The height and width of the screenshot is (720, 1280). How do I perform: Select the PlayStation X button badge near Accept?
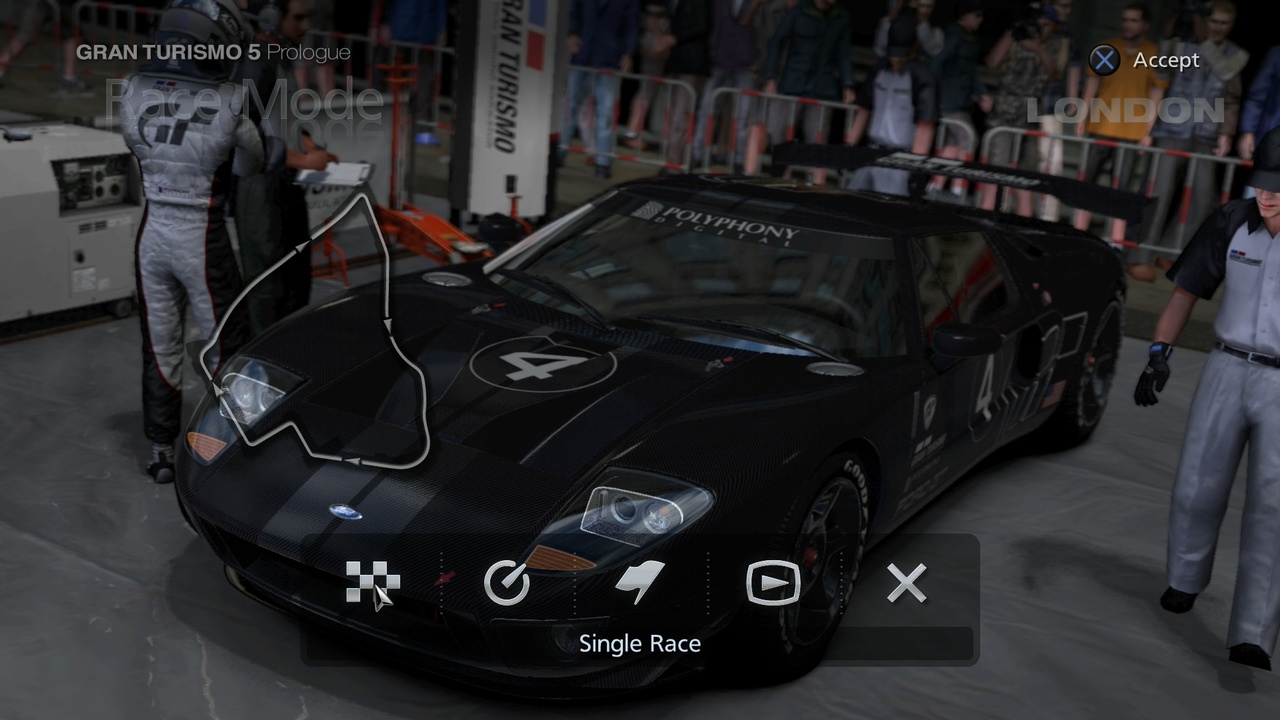(1104, 60)
